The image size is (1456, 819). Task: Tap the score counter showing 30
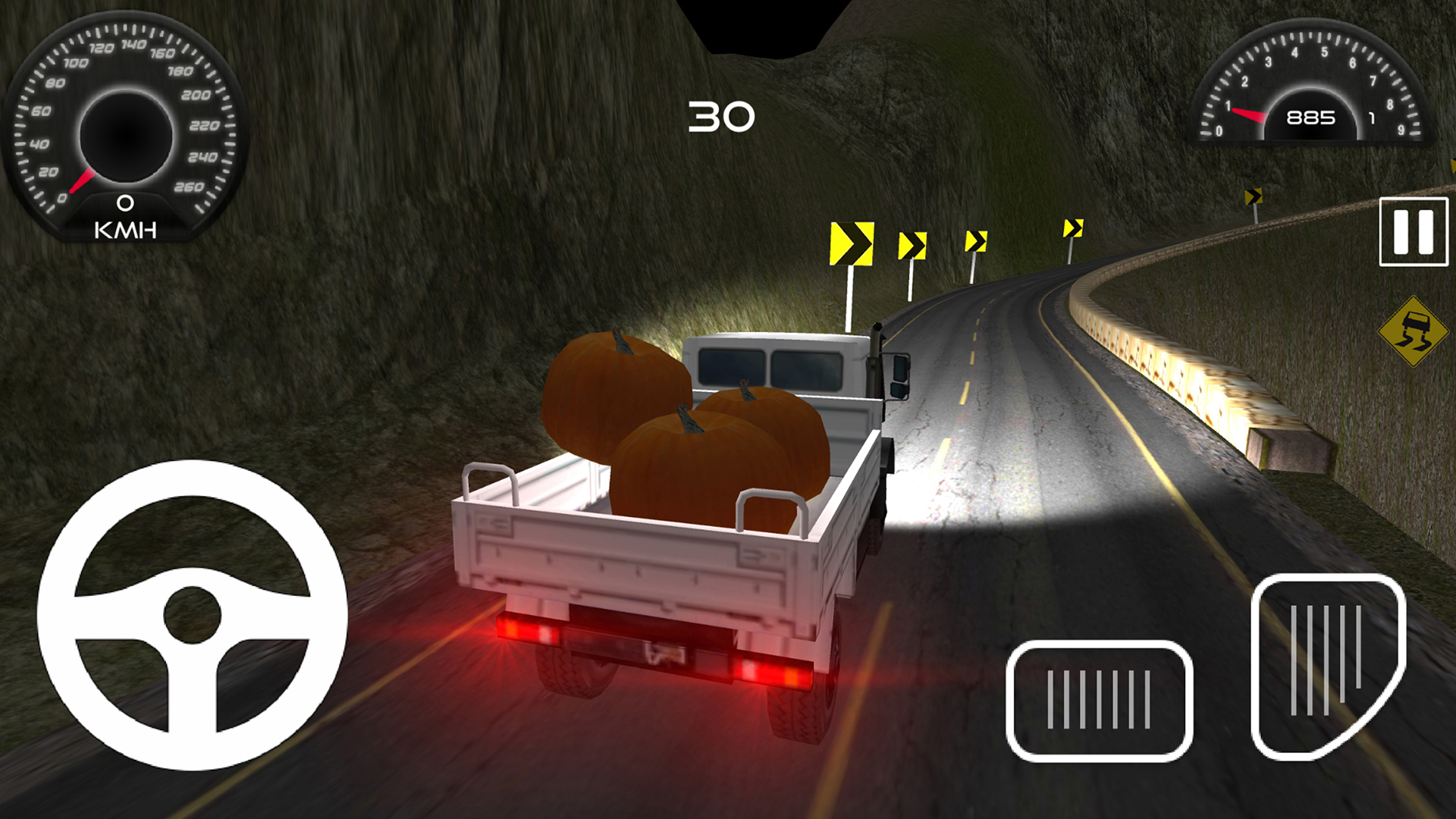[720, 115]
